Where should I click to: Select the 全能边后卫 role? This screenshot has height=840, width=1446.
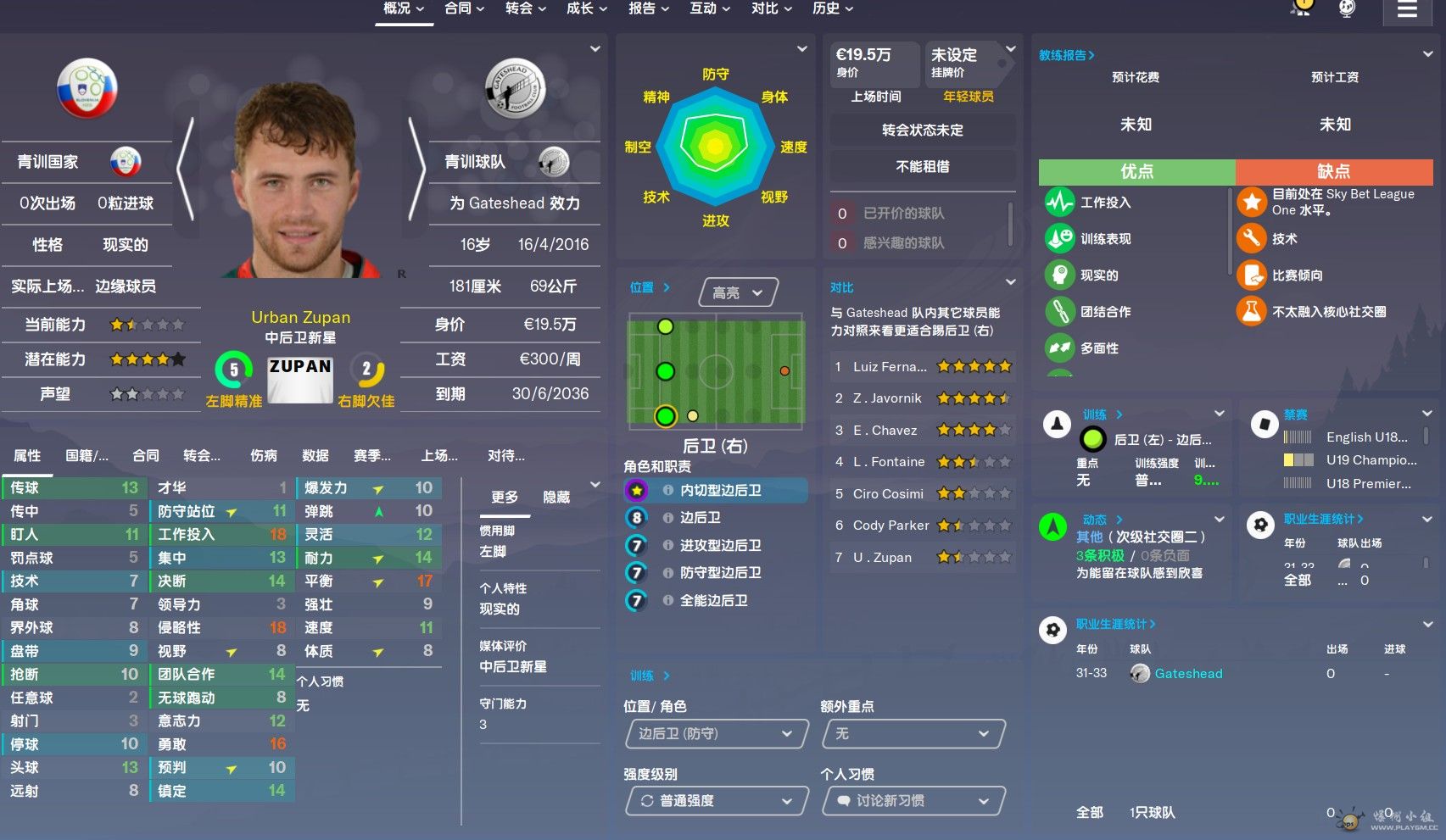[713, 601]
